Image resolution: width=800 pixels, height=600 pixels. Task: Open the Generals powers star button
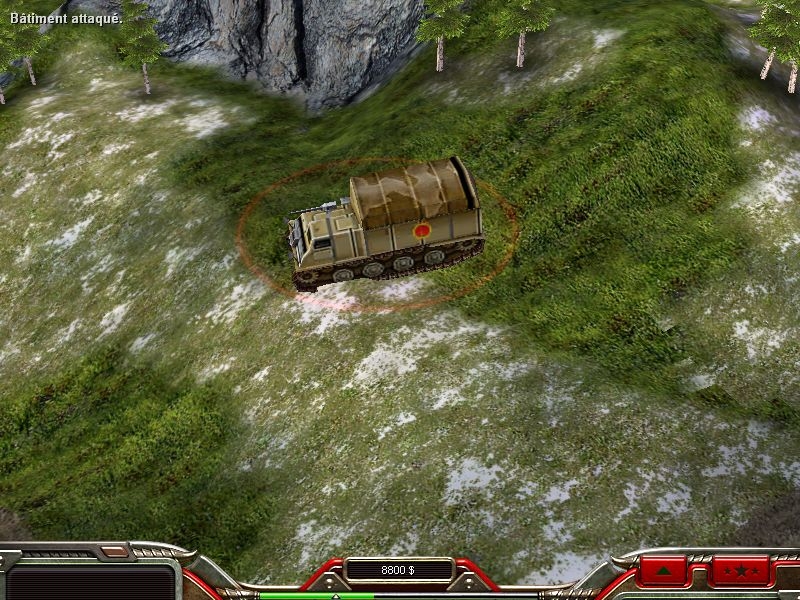(741, 573)
